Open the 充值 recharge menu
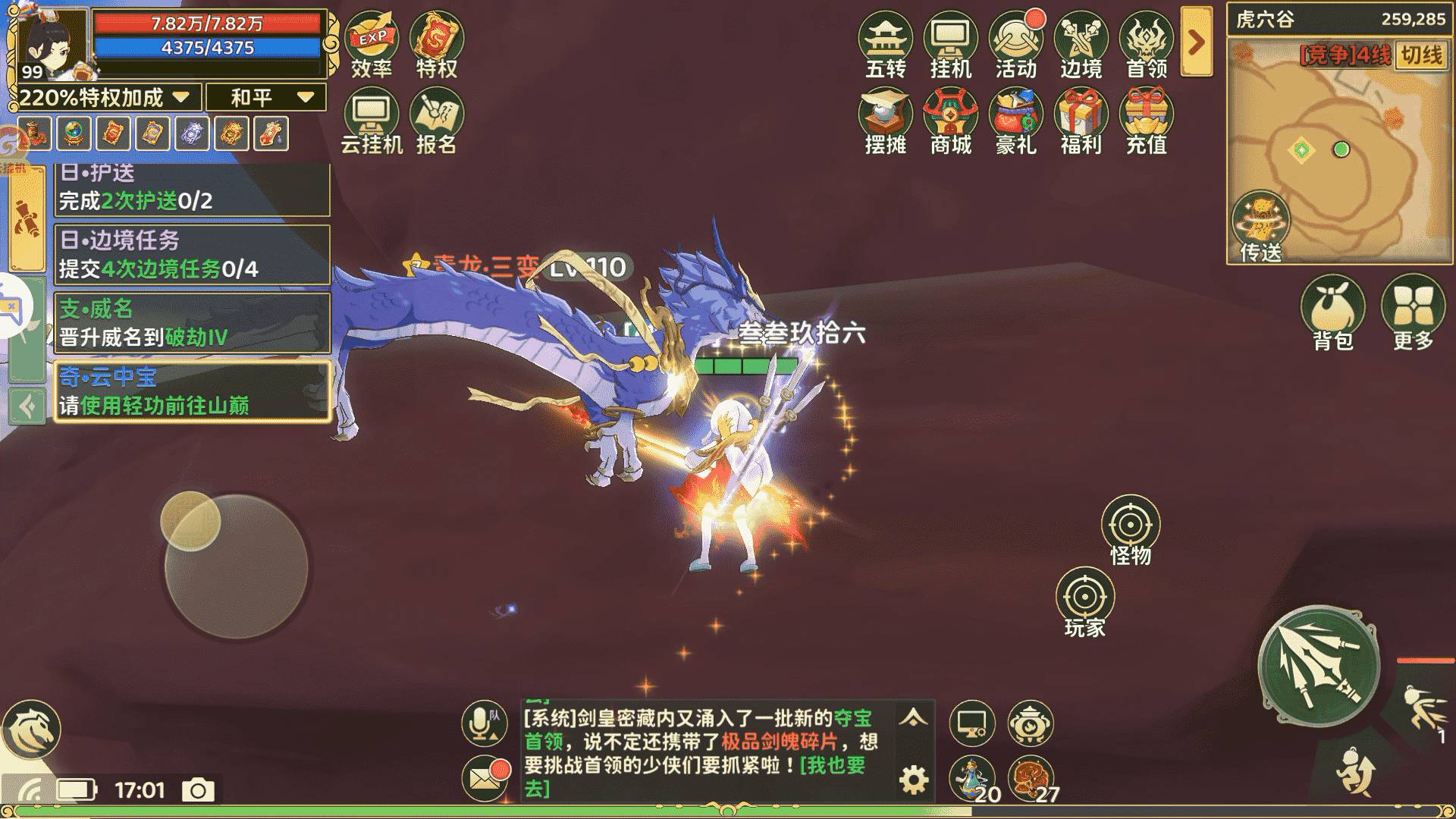Screen dimensions: 1456x819 tap(1146, 118)
